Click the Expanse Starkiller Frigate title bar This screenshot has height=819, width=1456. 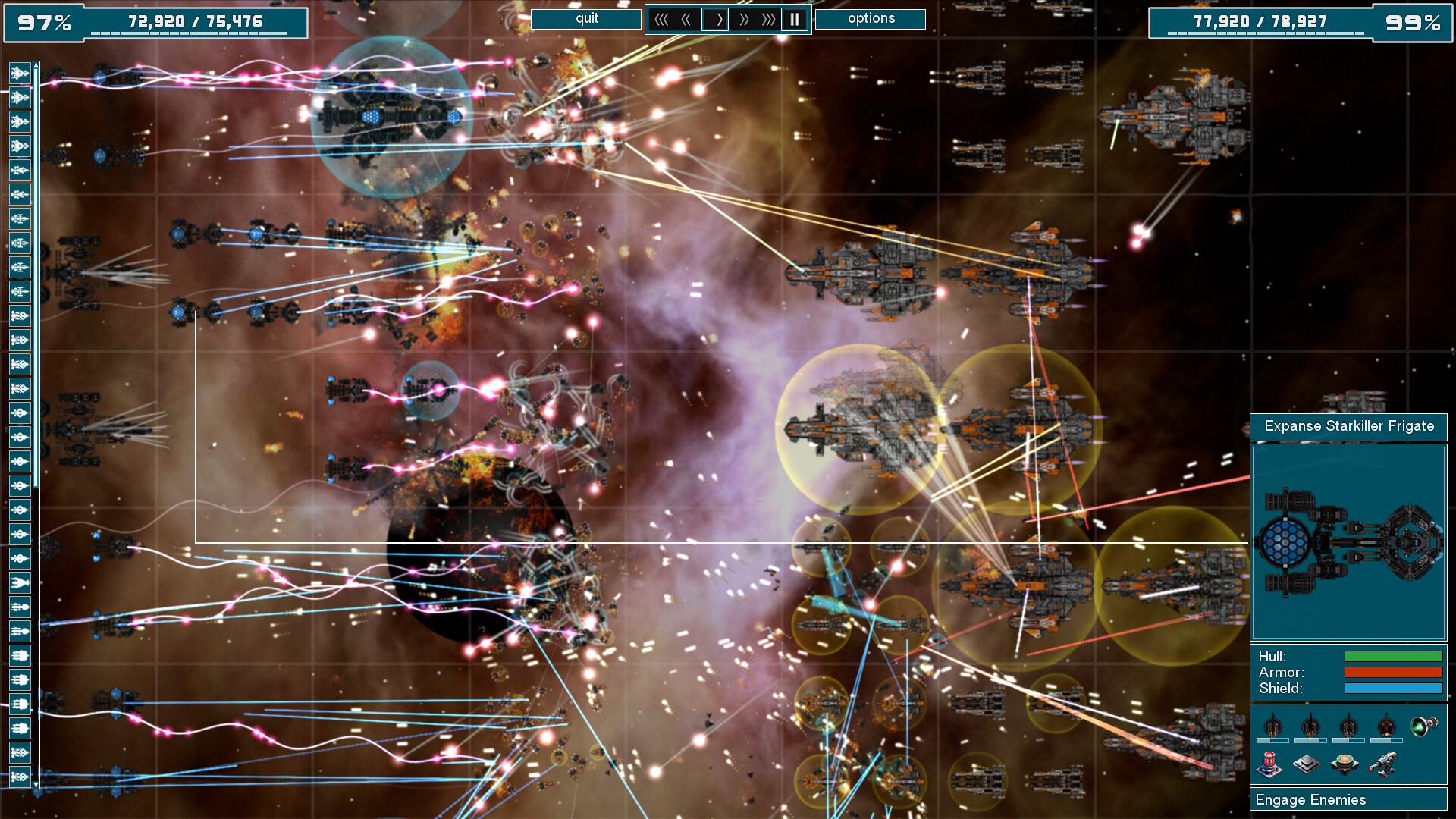click(x=1349, y=427)
